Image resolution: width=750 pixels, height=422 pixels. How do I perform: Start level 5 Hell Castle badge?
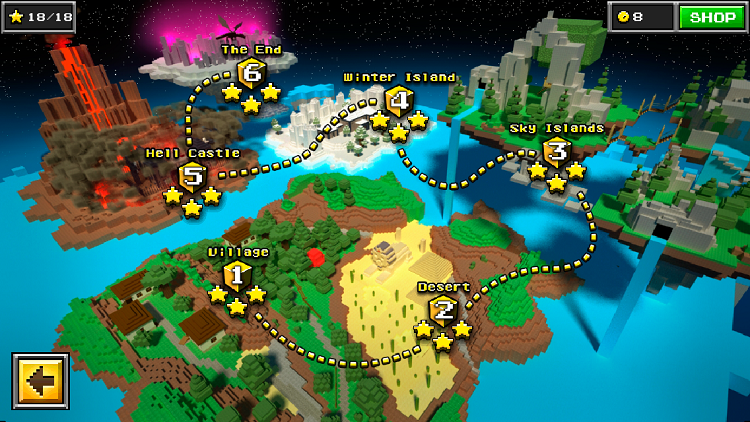192,178
